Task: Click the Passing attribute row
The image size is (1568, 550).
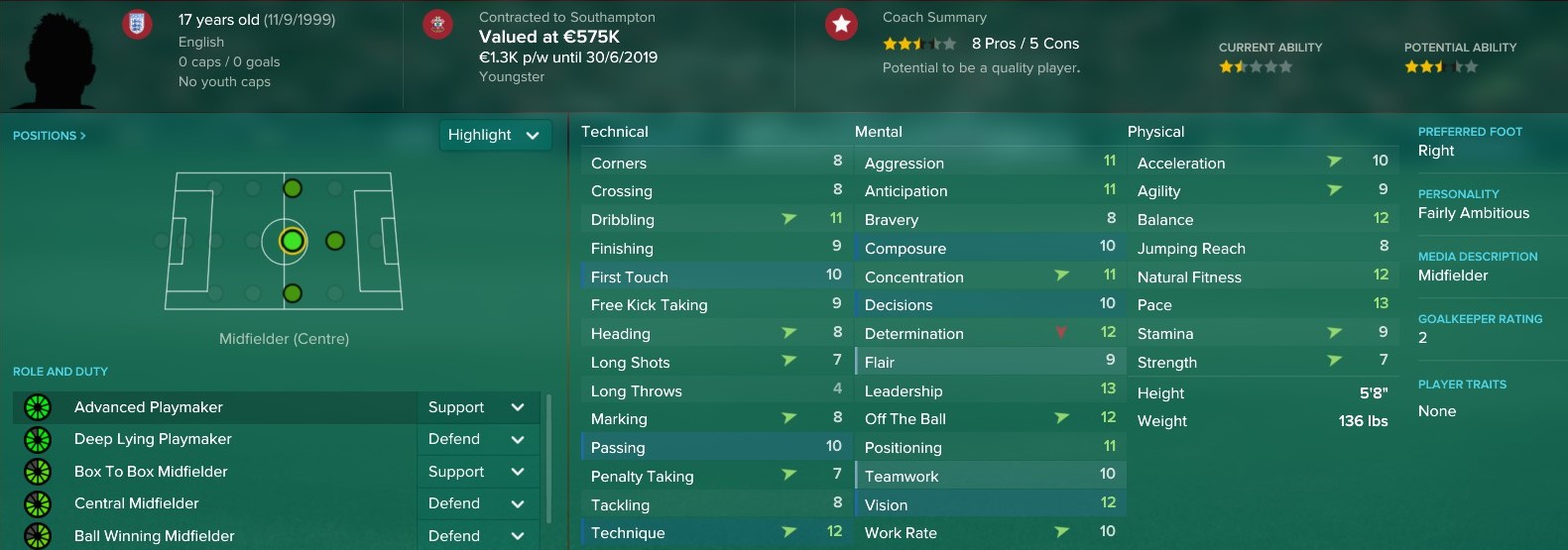Action: tap(716, 447)
